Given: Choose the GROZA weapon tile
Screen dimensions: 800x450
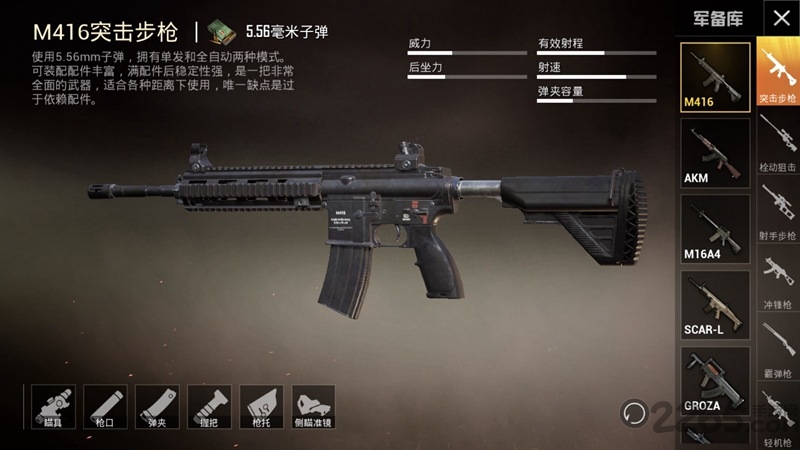Looking at the screenshot, I should (x=715, y=381).
